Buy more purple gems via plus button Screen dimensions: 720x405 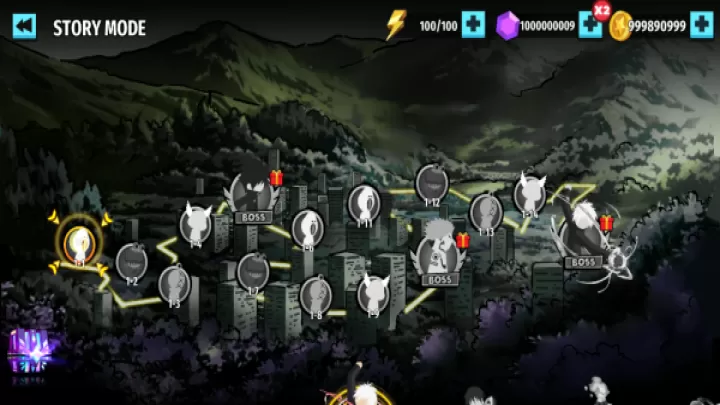pyautogui.click(x=591, y=25)
